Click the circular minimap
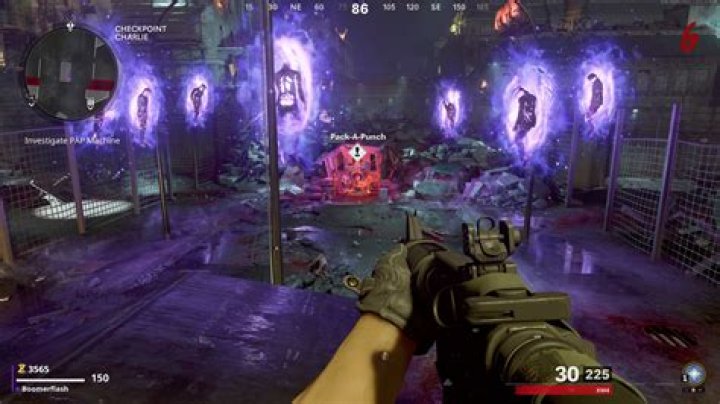 70,74
